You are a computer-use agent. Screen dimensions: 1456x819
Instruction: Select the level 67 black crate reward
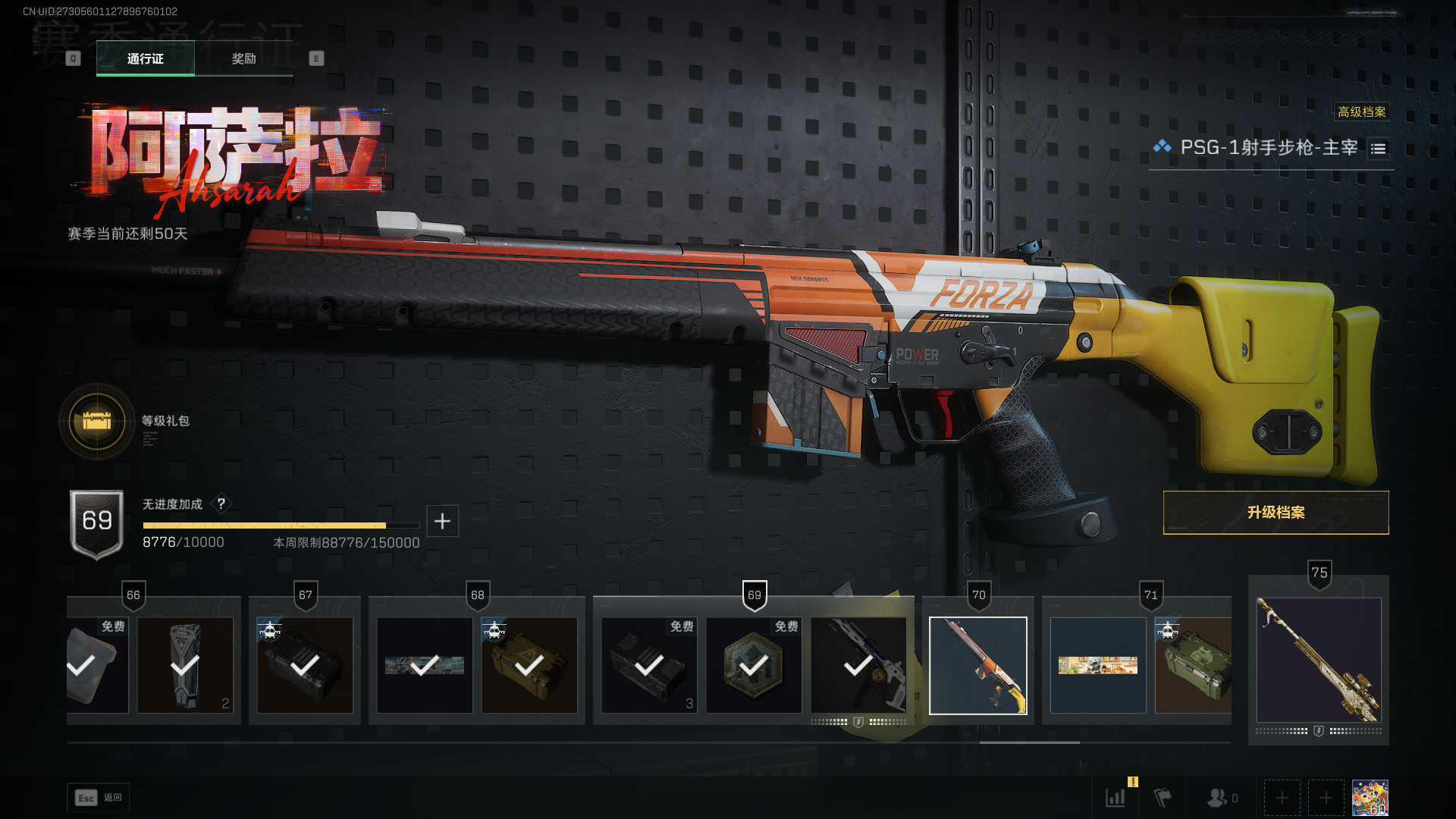tap(305, 665)
